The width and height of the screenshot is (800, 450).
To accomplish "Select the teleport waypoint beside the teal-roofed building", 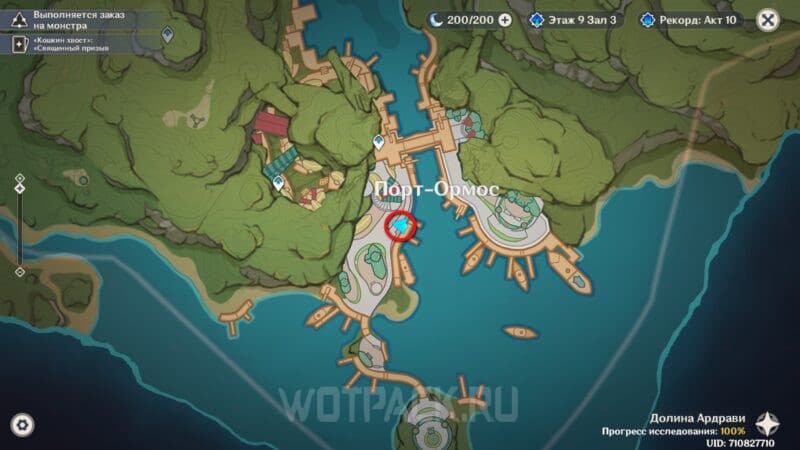I will 278,183.
